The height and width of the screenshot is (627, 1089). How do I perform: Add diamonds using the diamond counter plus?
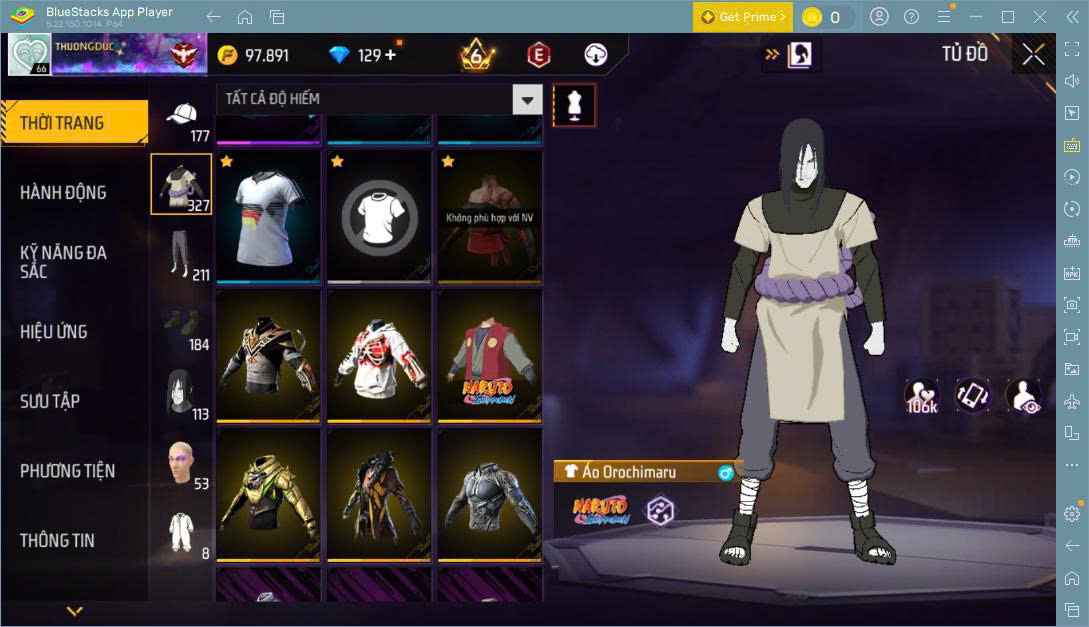pyautogui.click(x=390, y=55)
